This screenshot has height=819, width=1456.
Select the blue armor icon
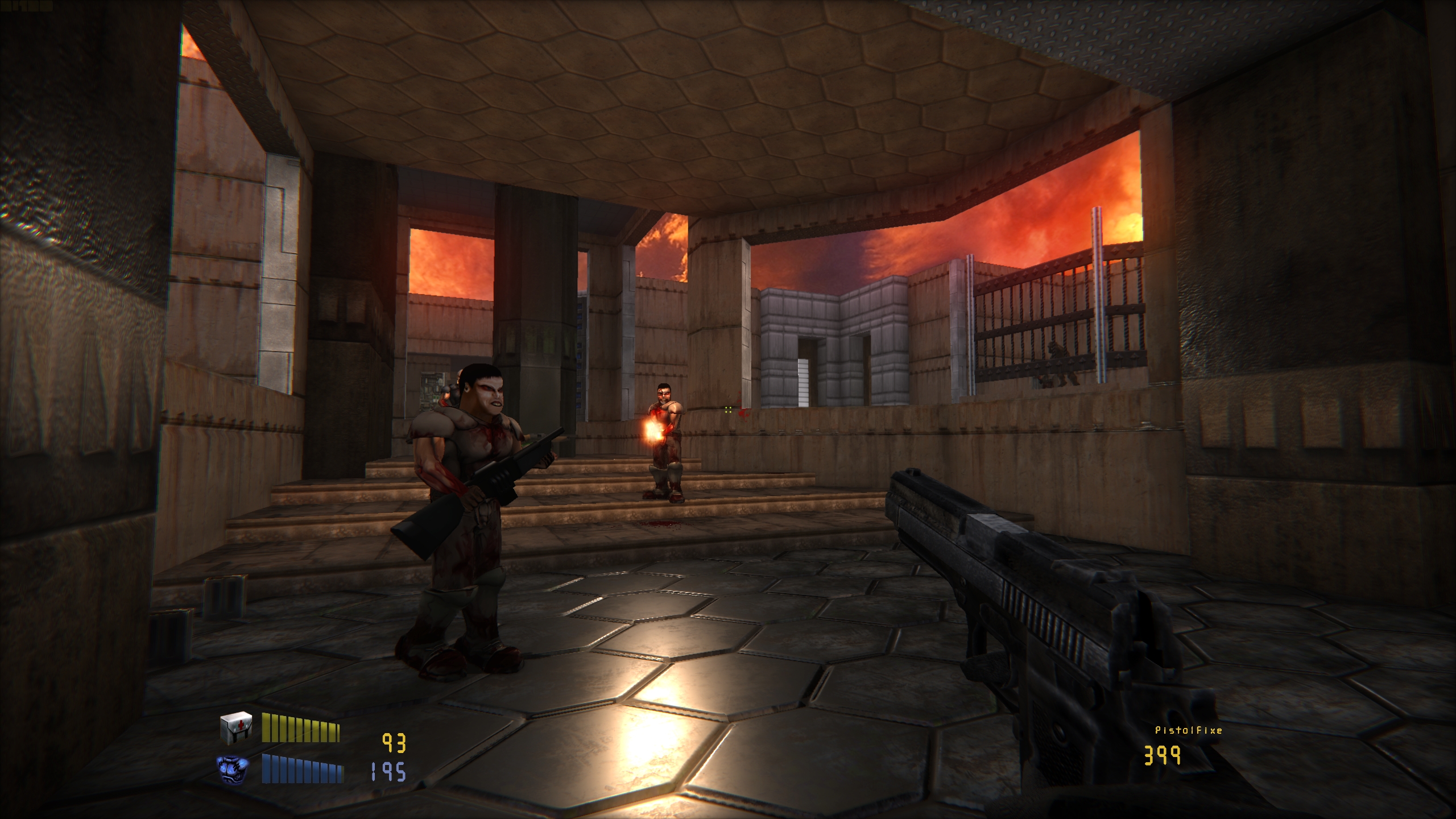tap(233, 768)
